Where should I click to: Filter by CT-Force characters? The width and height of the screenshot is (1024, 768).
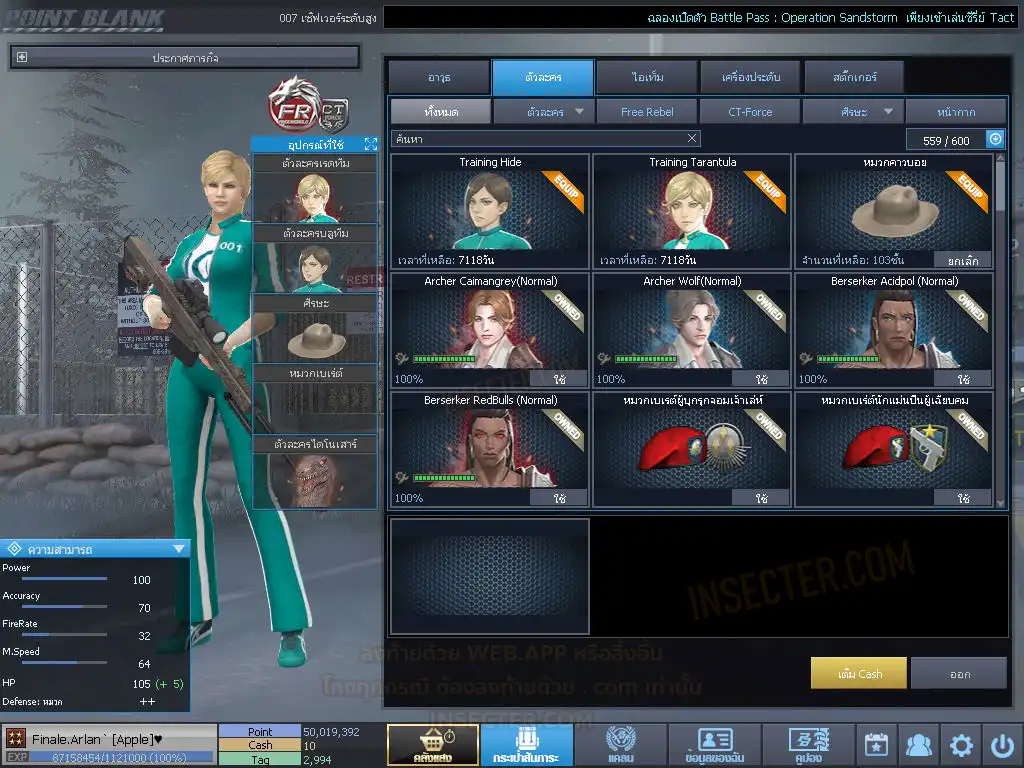point(750,112)
